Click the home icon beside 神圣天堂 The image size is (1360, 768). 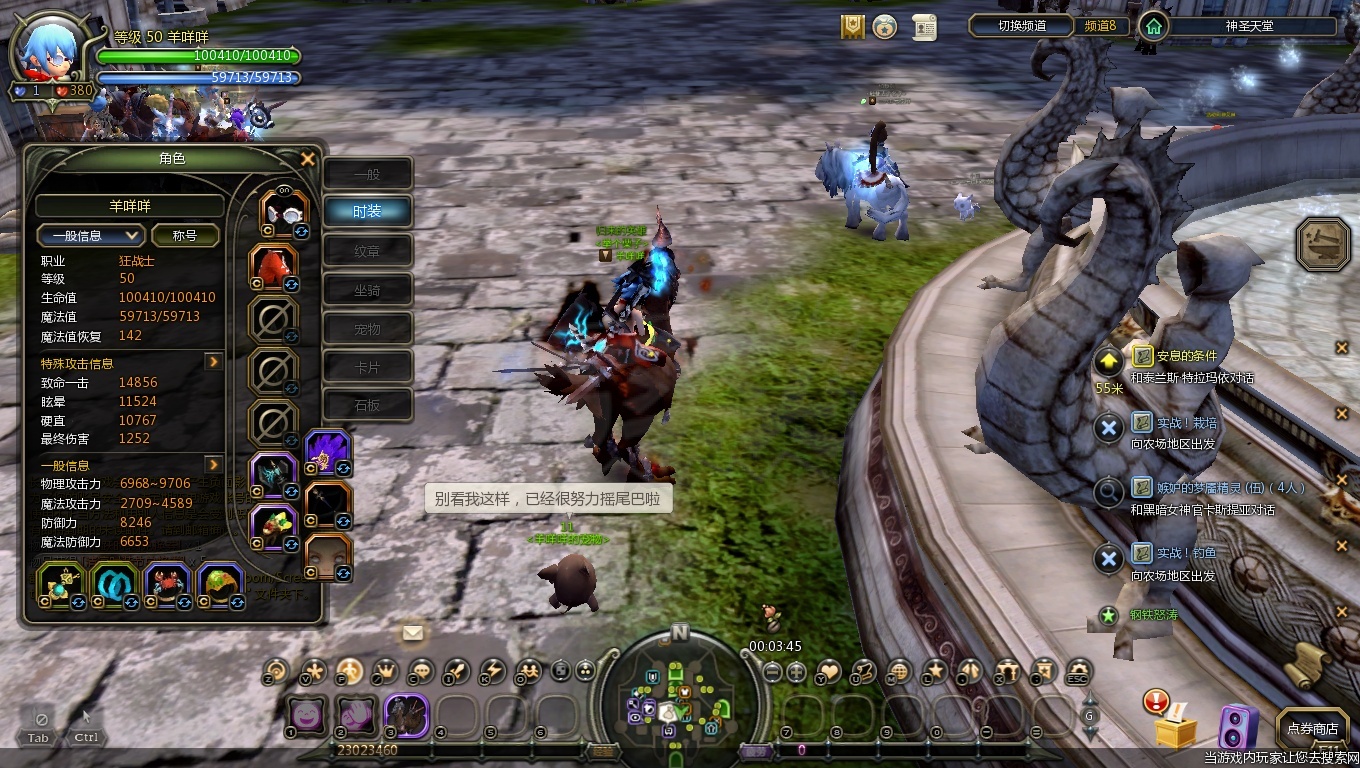(1154, 26)
